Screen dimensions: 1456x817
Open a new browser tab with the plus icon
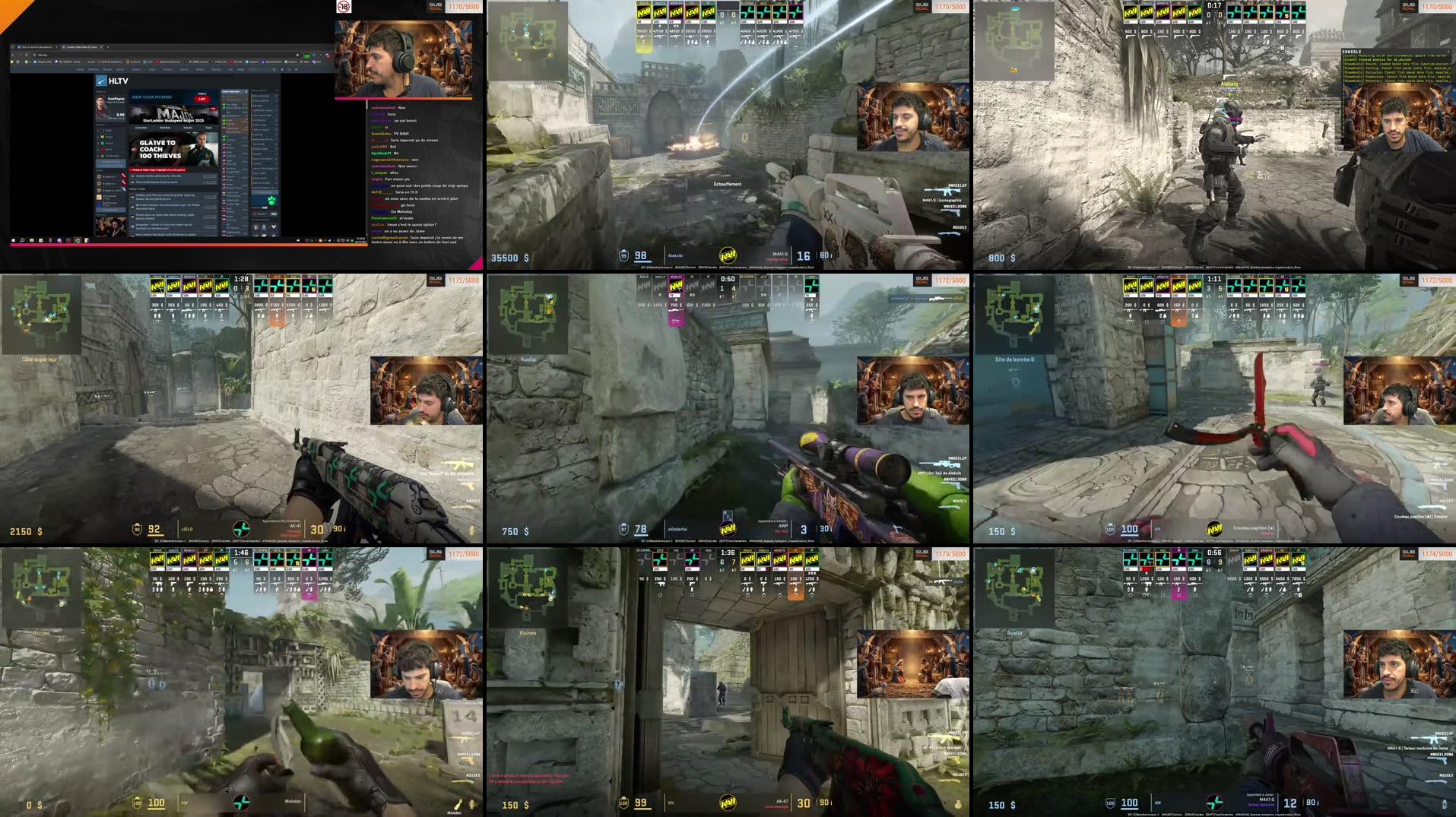coord(107,47)
